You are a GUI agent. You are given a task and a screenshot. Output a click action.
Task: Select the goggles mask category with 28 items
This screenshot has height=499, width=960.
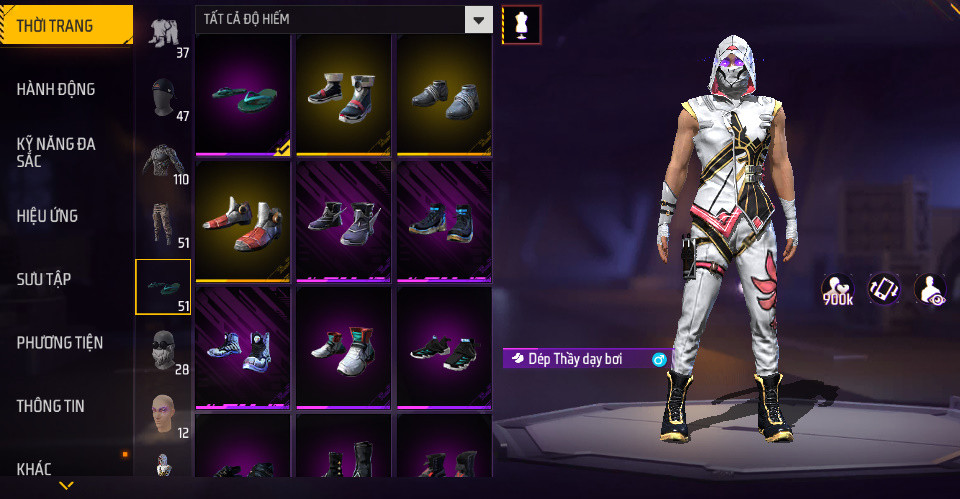tap(163, 350)
